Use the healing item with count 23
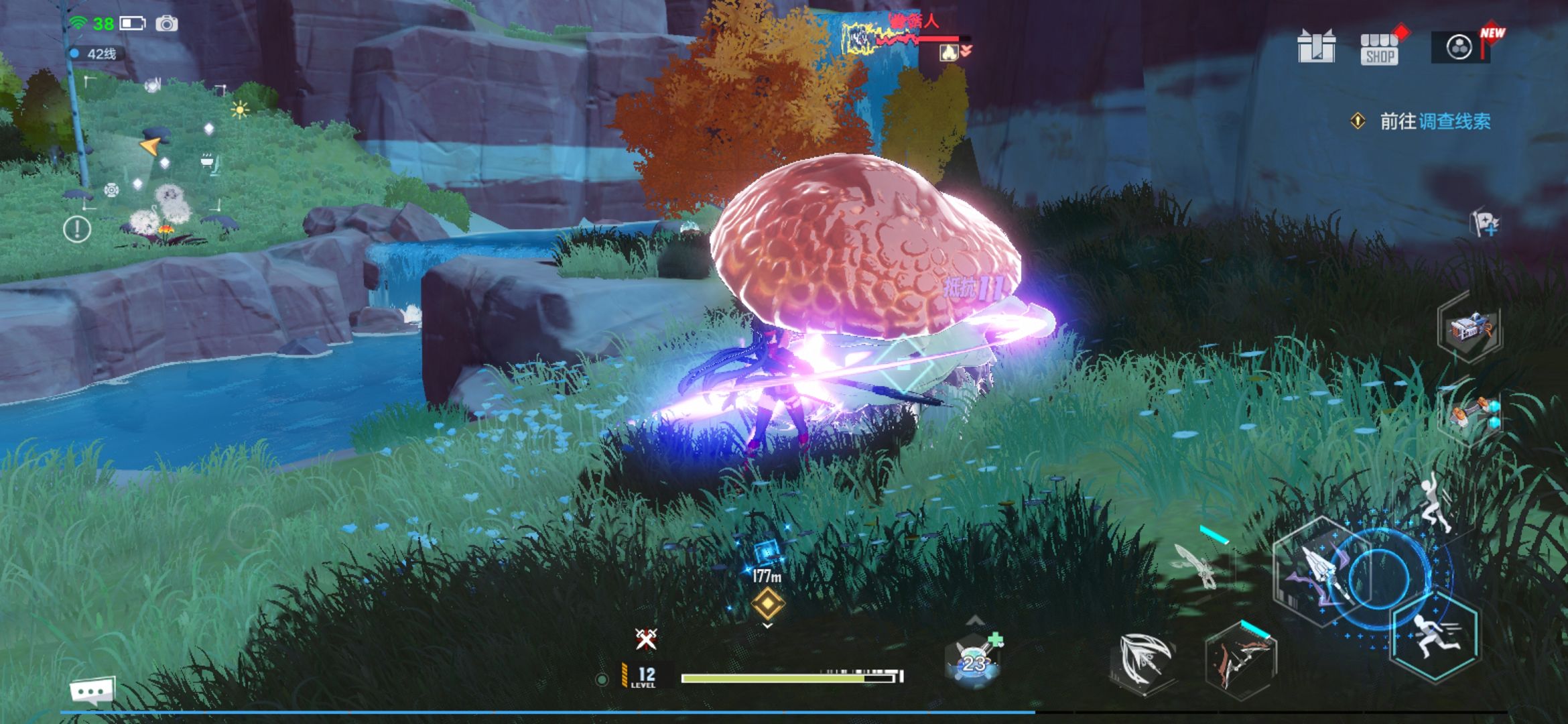1568x724 pixels. (973, 662)
